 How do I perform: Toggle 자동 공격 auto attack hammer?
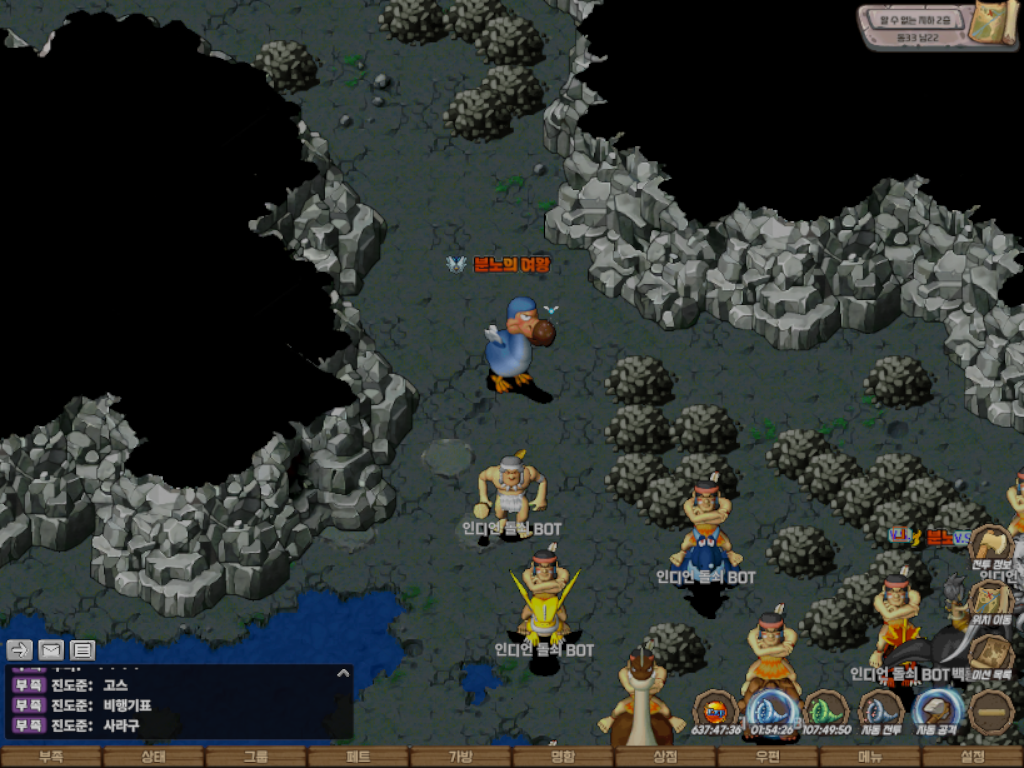click(937, 711)
